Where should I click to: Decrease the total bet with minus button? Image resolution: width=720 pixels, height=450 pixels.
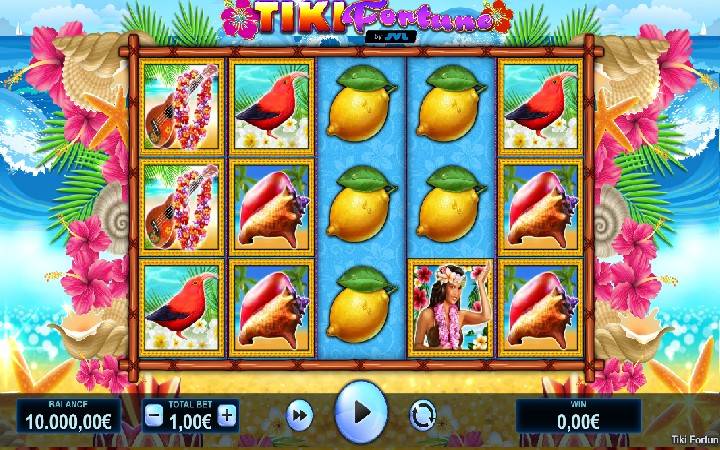[153, 415]
